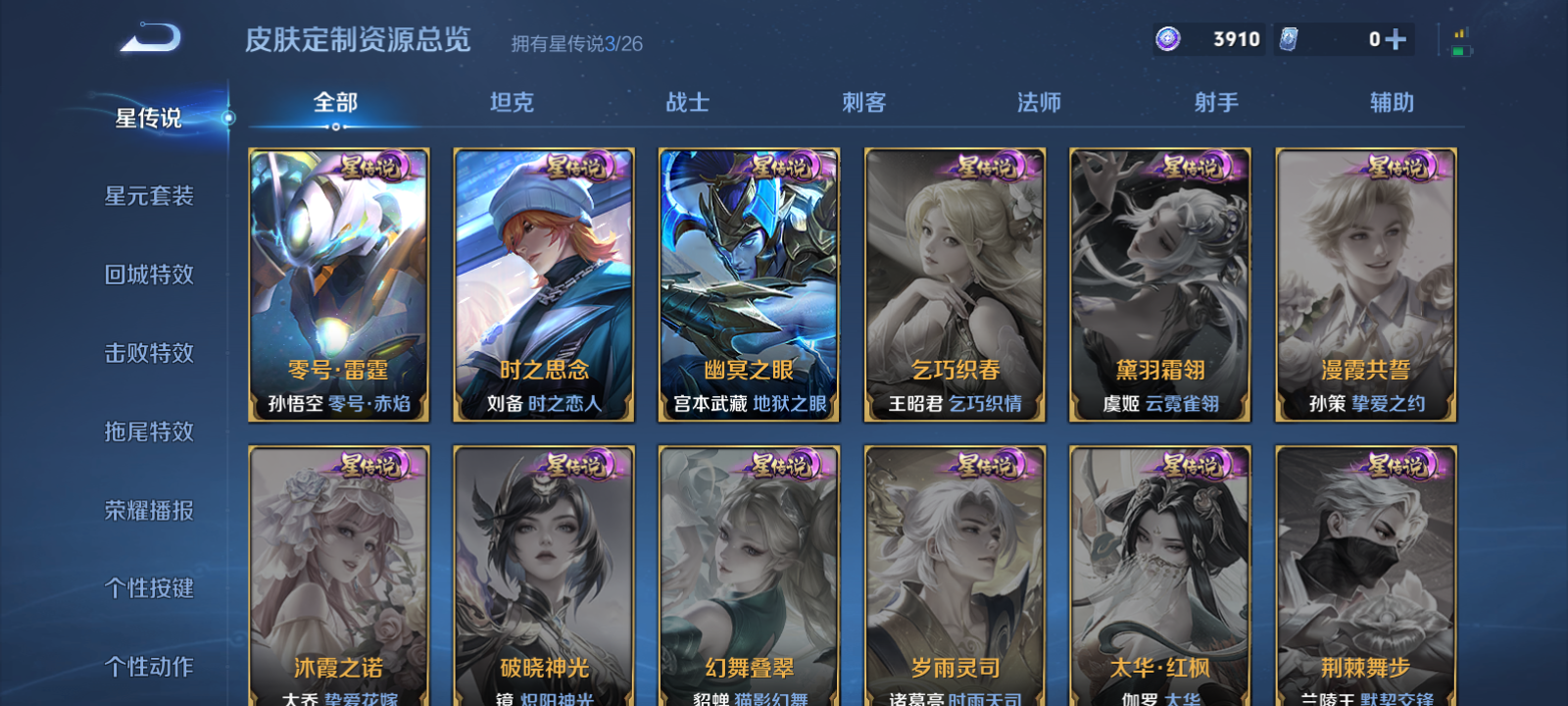Switch to the 坦克 tab

click(512, 102)
